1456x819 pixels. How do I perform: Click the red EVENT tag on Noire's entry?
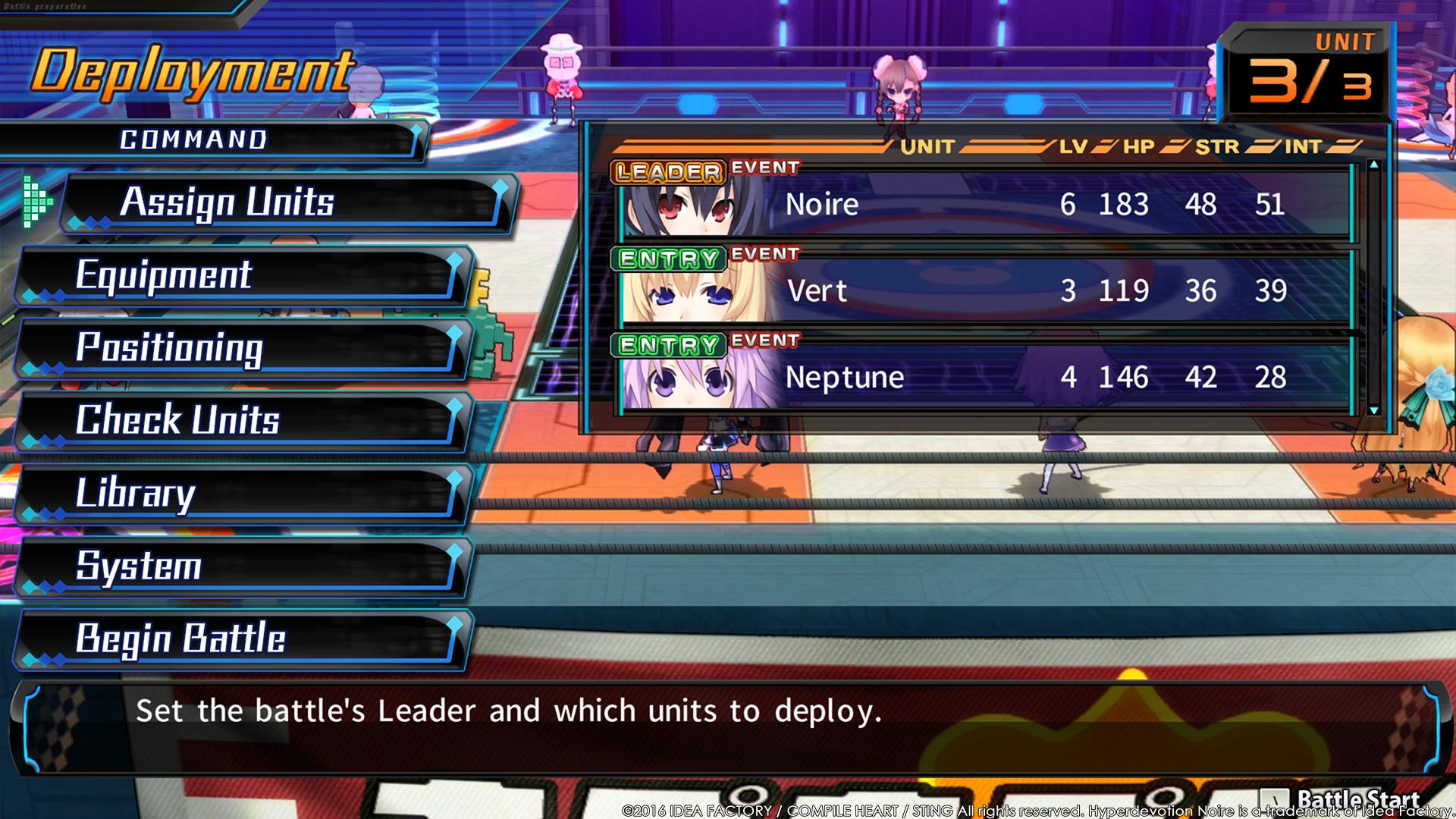click(x=765, y=168)
